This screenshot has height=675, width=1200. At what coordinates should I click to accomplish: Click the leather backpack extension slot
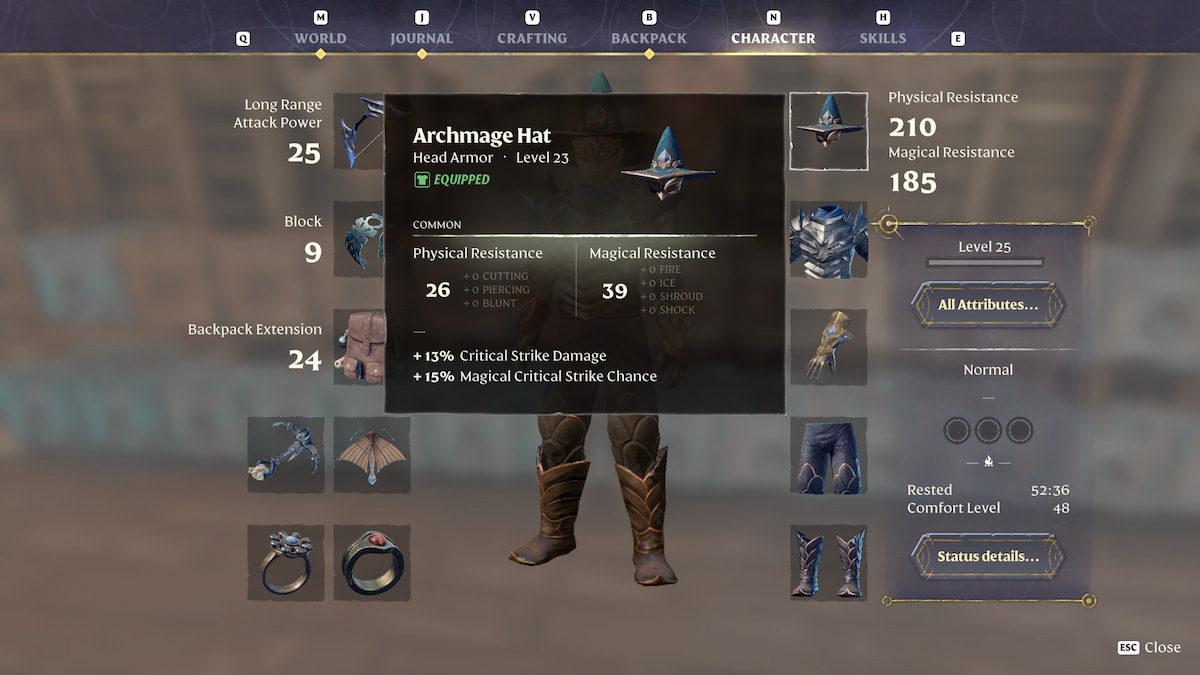tap(360, 347)
